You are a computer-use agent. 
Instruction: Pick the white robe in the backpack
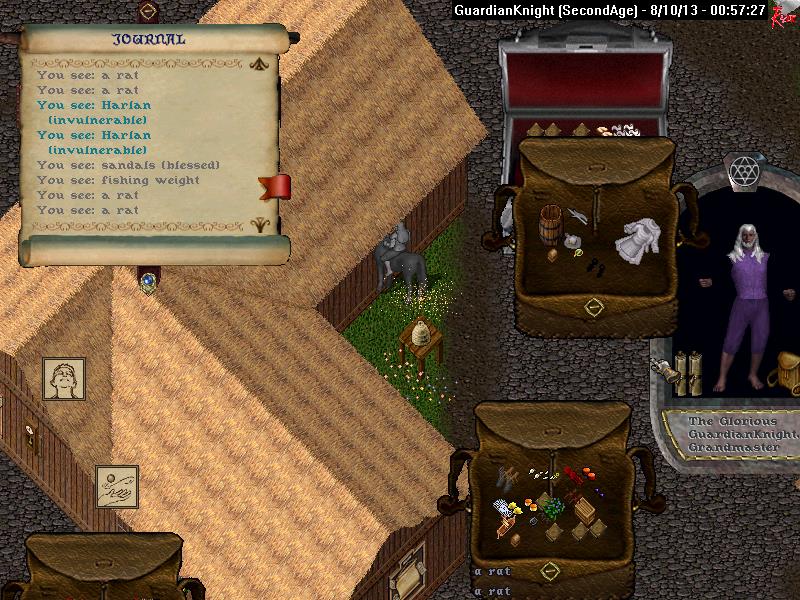[x=635, y=240]
